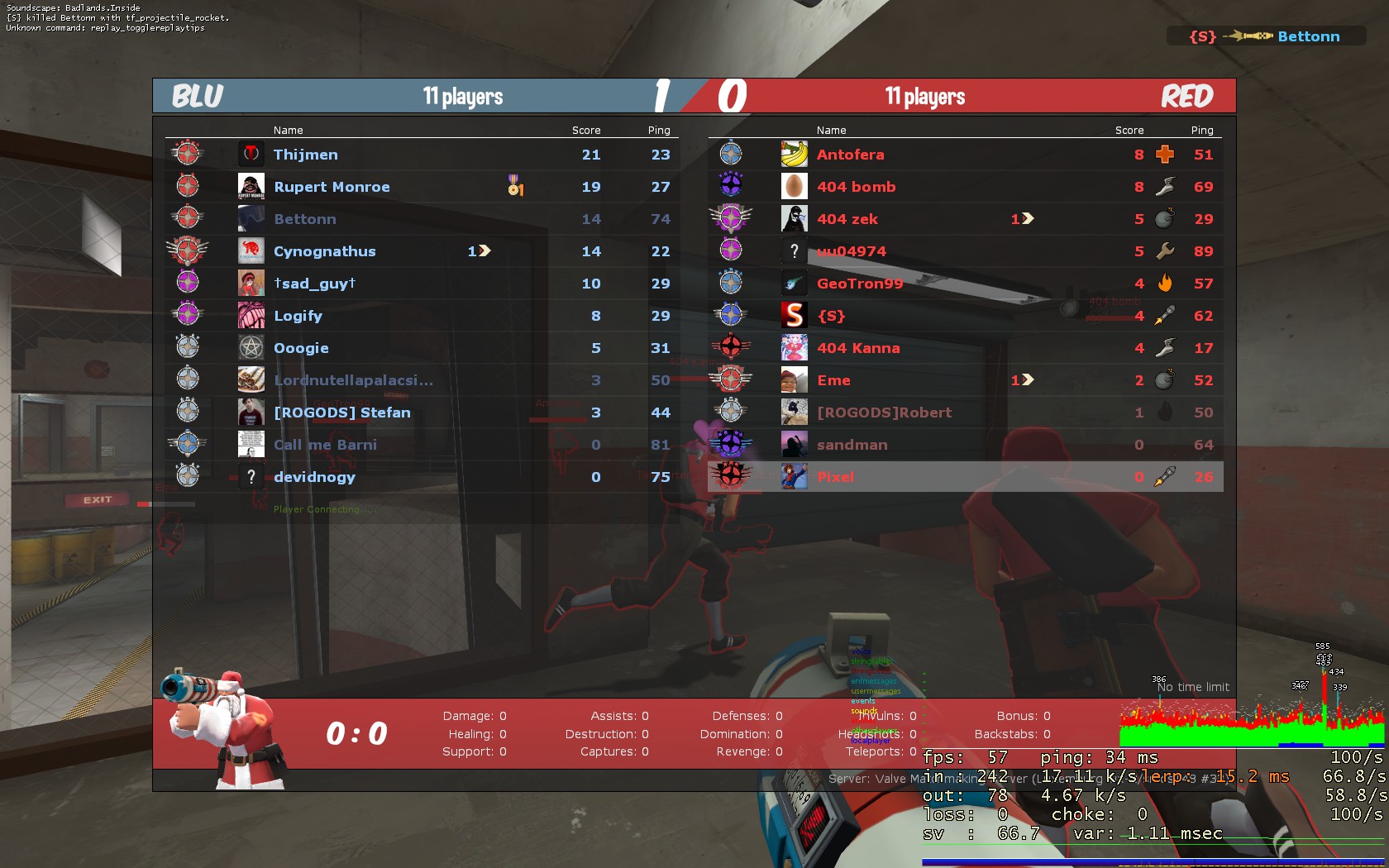Click the purple class badge beside Logify
This screenshot has height=868, width=1389.
pyautogui.click(x=189, y=315)
